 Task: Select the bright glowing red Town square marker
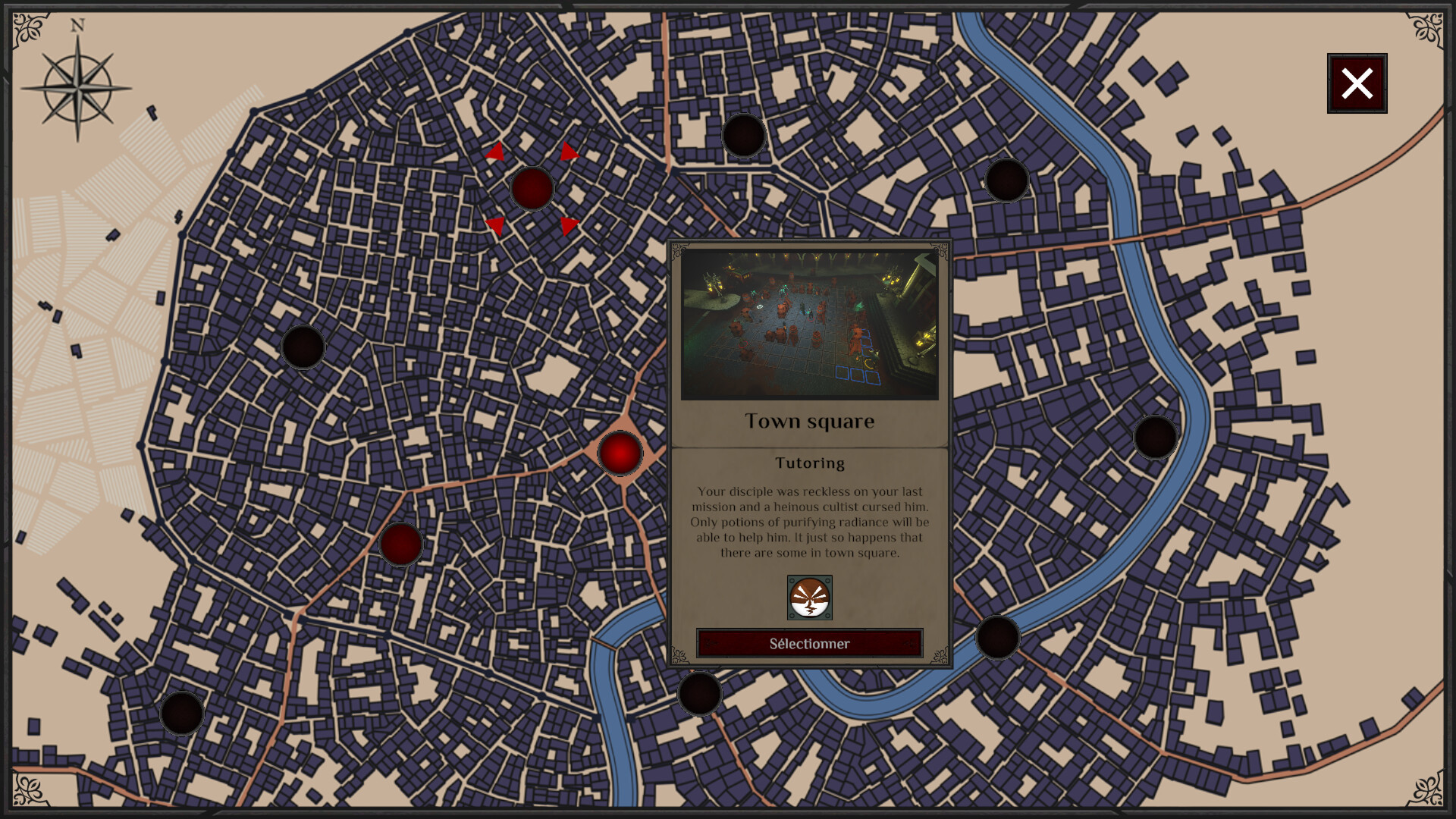(x=620, y=453)
